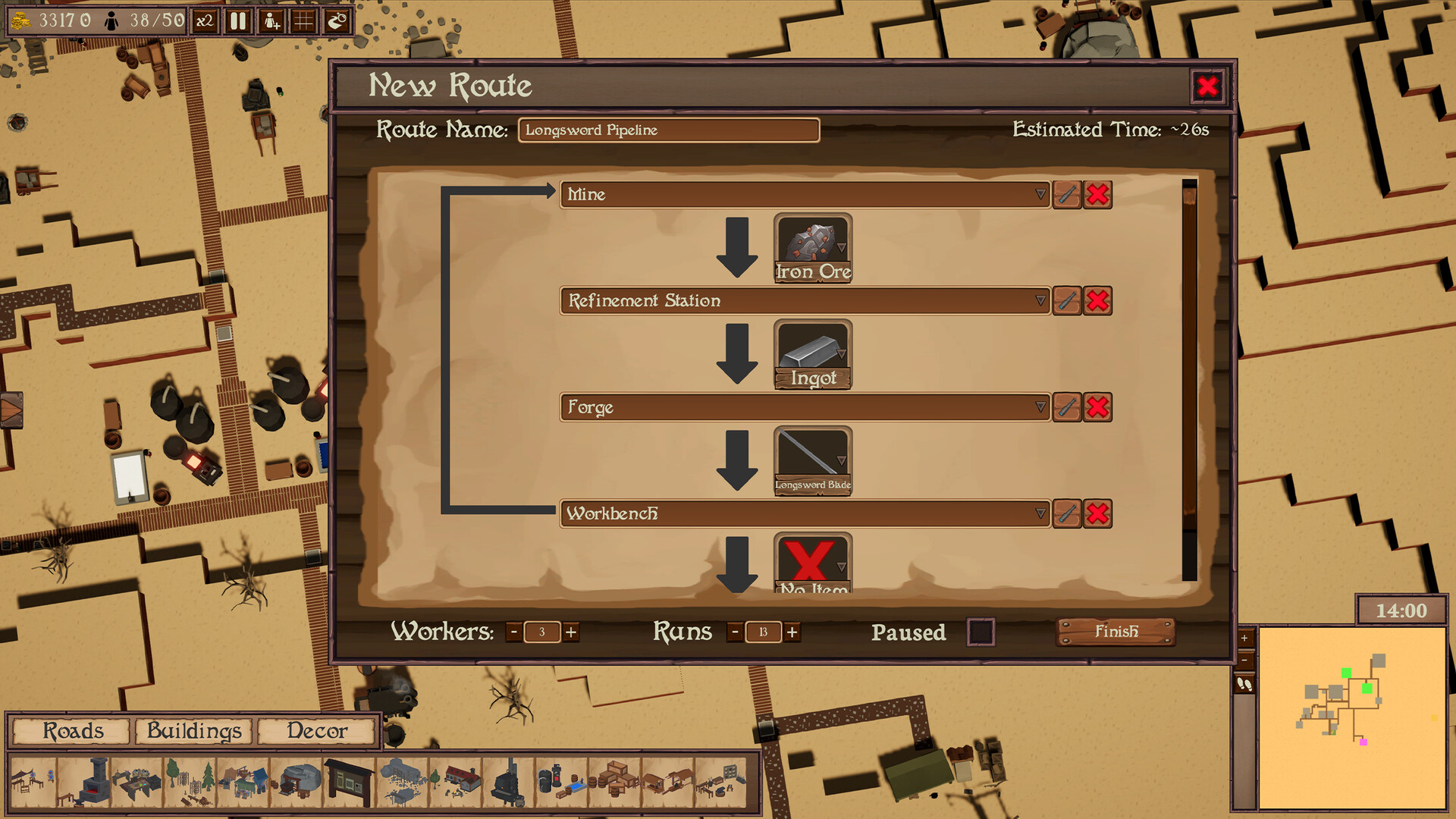Image resolution: width=1456 pixels, height=819 pixels.
Task: Click the Finish button to save the route
Action: 1116,631
